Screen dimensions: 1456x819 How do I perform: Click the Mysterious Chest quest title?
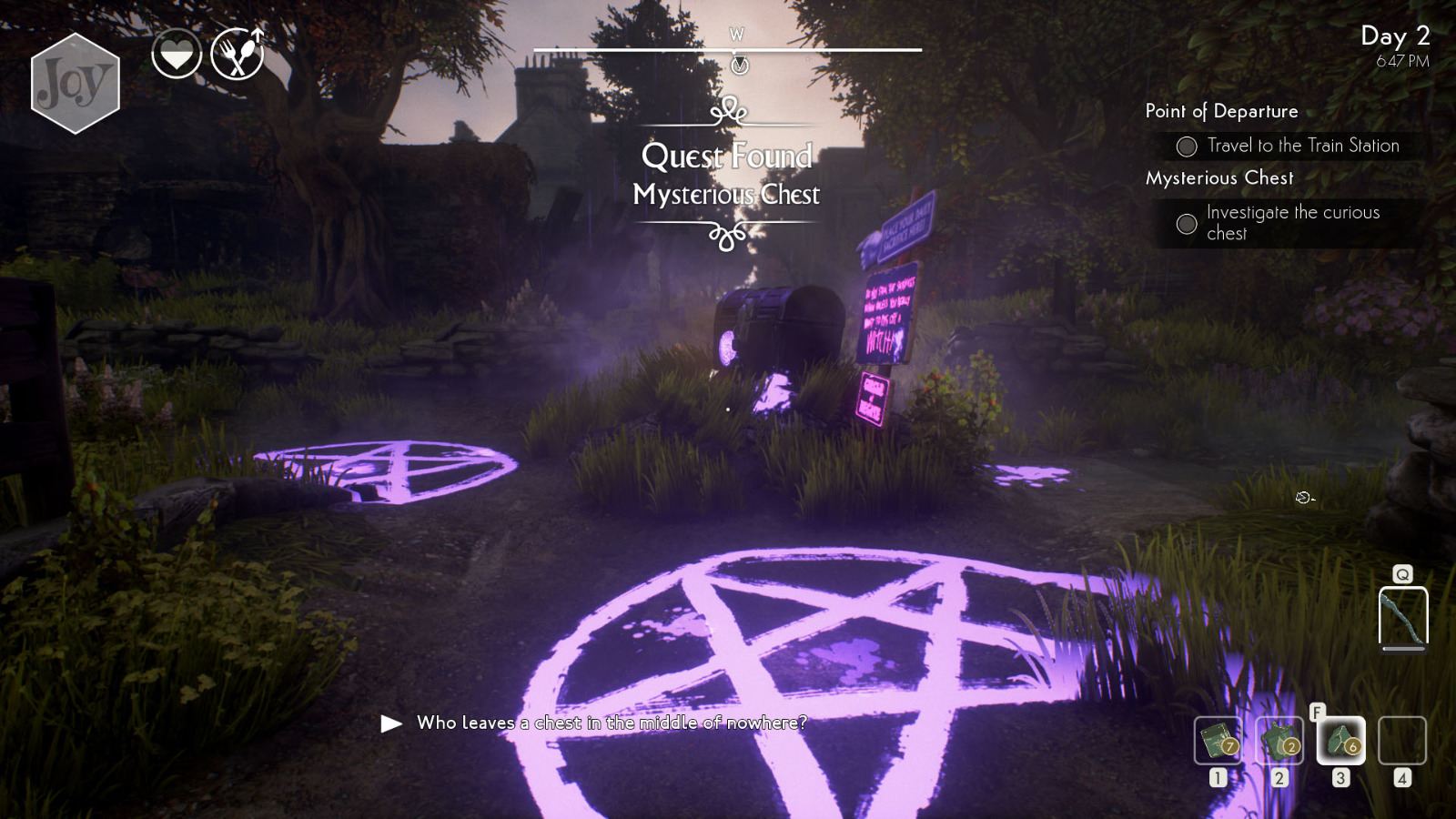[728, 194]
